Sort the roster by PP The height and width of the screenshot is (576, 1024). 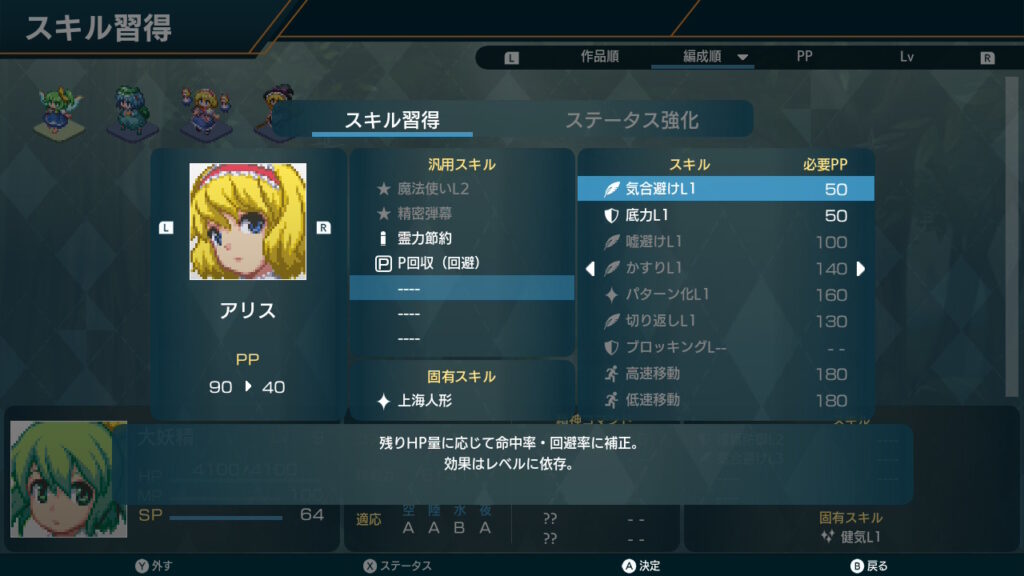[x=804, y=57]
